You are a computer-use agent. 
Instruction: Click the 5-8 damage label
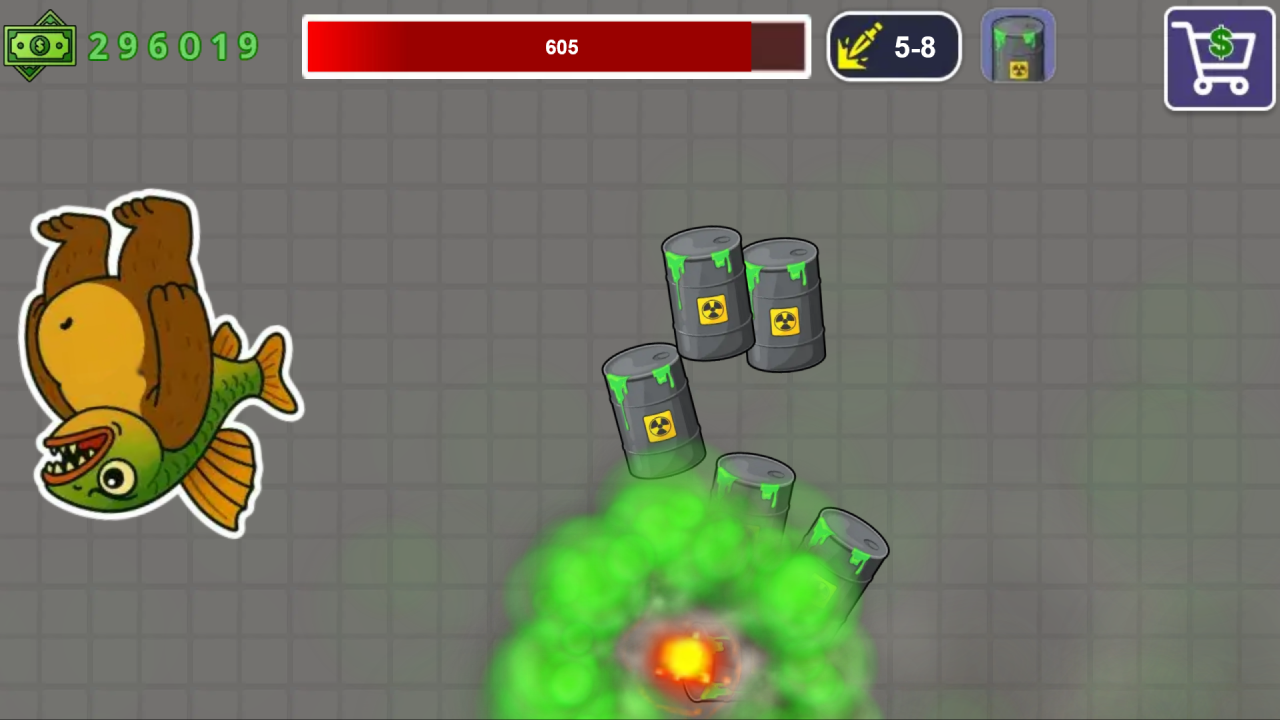[913, 47]
